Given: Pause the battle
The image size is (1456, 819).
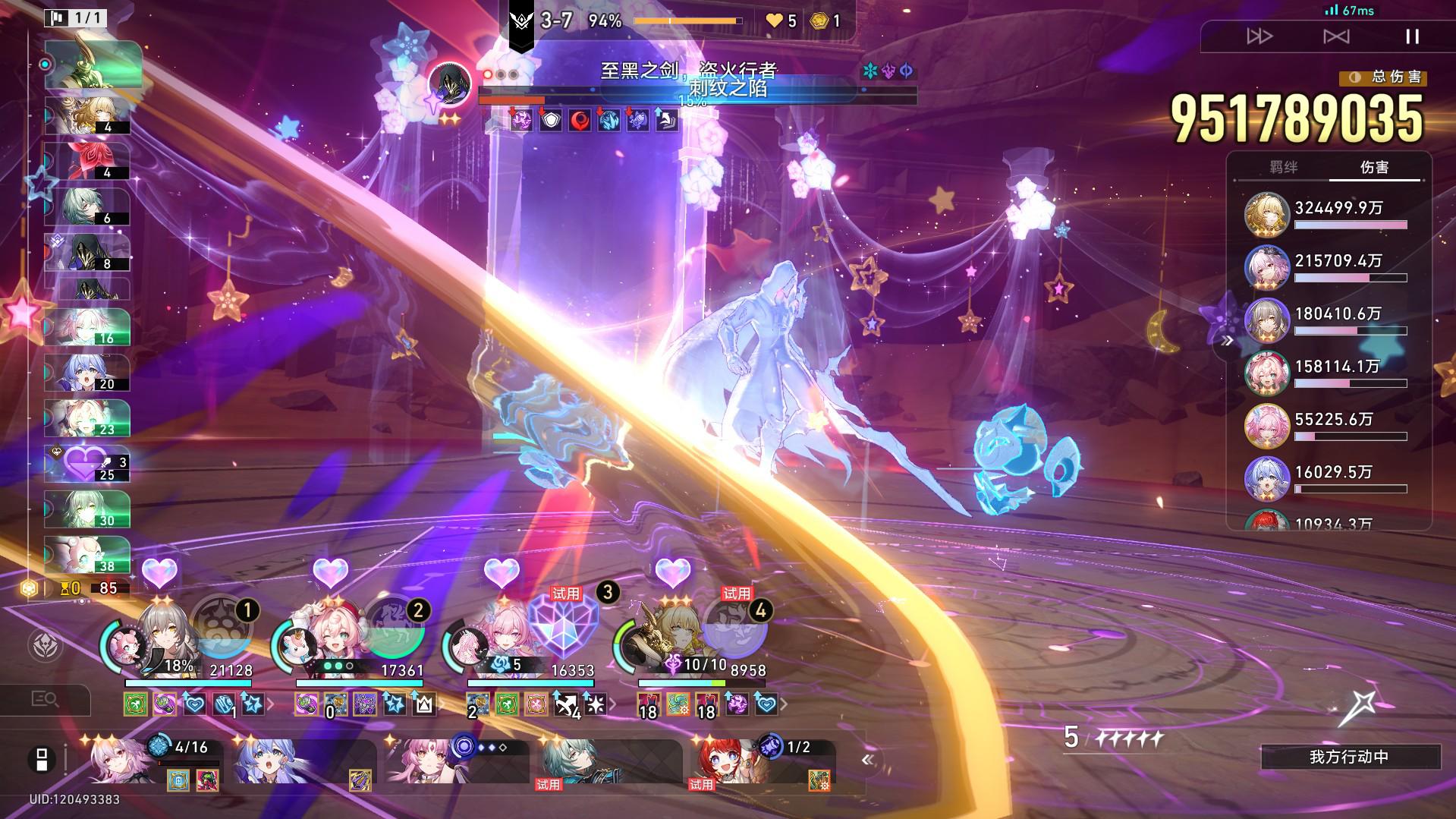Looking at the screenshot, I should pyautogui.click(x=1411, y=36).
